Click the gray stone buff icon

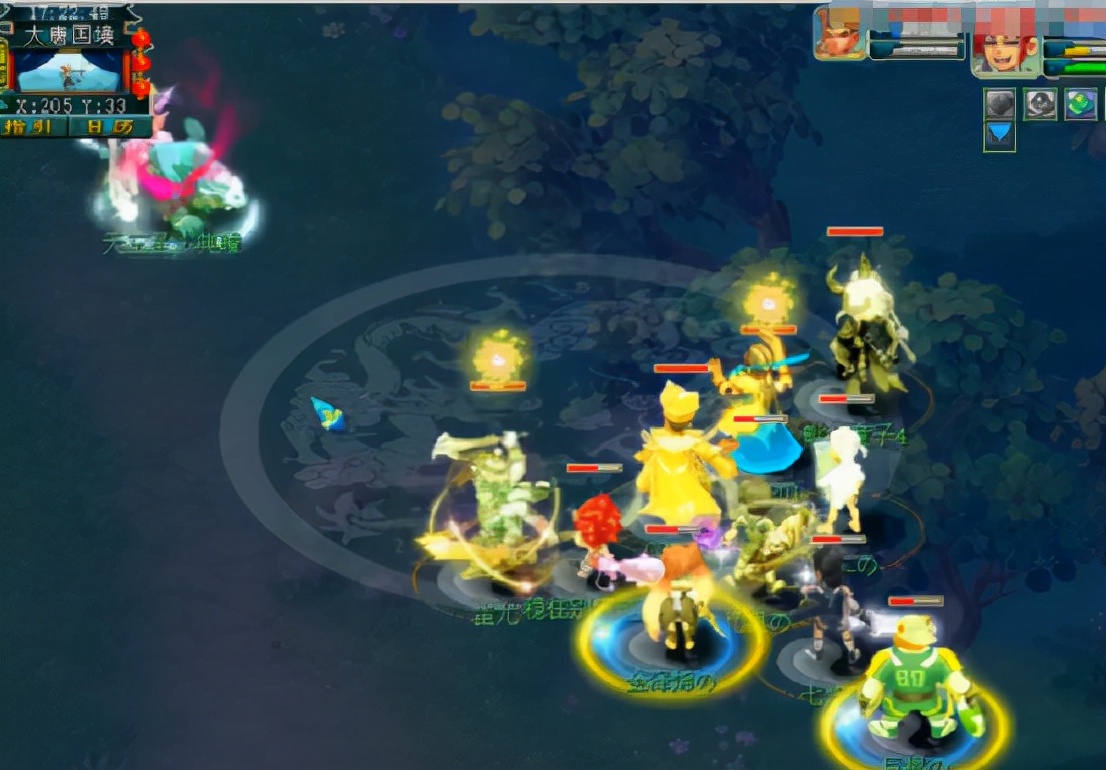(1000, 104)
